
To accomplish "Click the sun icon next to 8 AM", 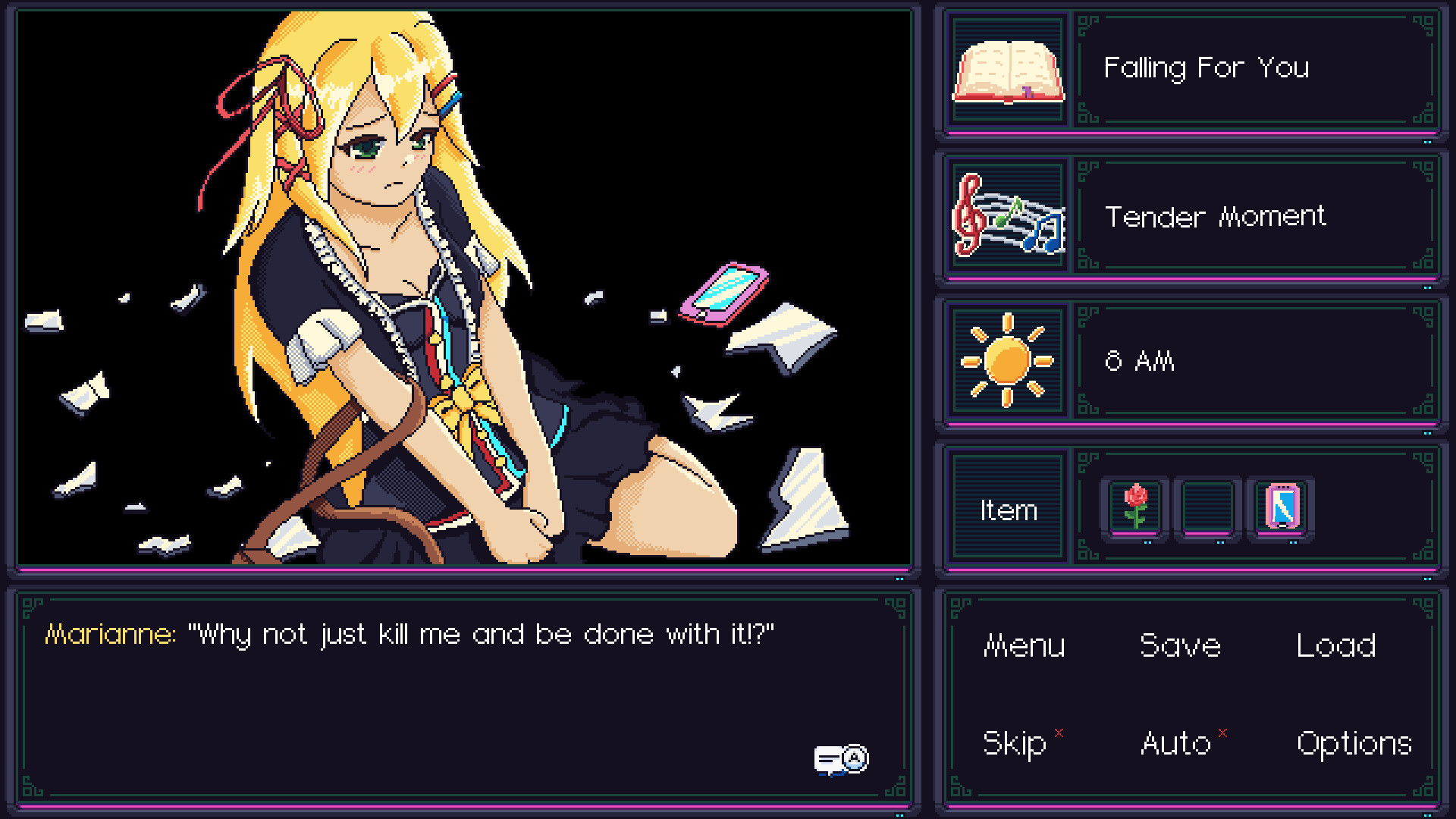I will coord(1007,362).
